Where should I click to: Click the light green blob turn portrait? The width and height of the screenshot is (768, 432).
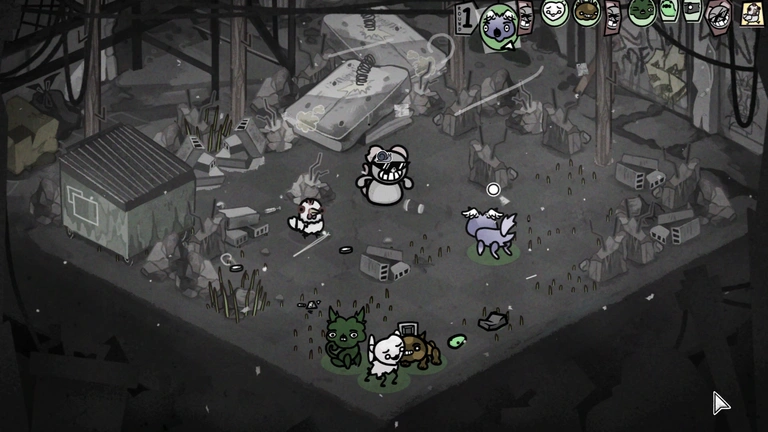pyautogui.click(x=667, y=10)
